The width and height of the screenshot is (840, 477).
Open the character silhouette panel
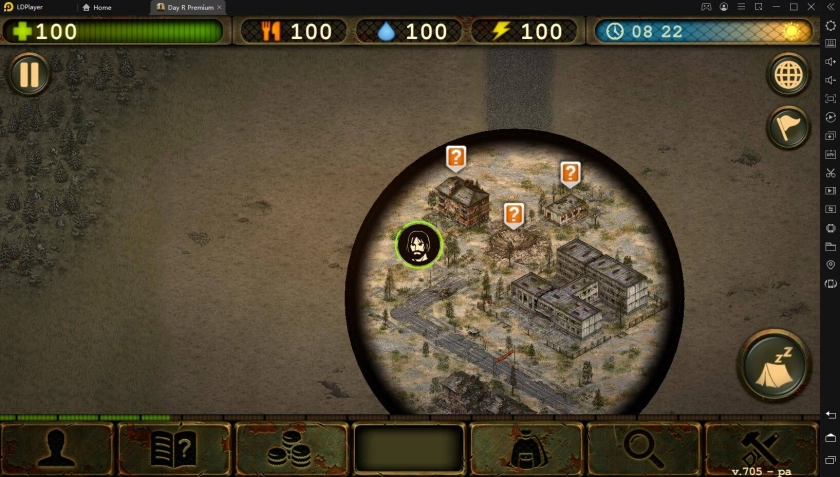click(57, 449)
